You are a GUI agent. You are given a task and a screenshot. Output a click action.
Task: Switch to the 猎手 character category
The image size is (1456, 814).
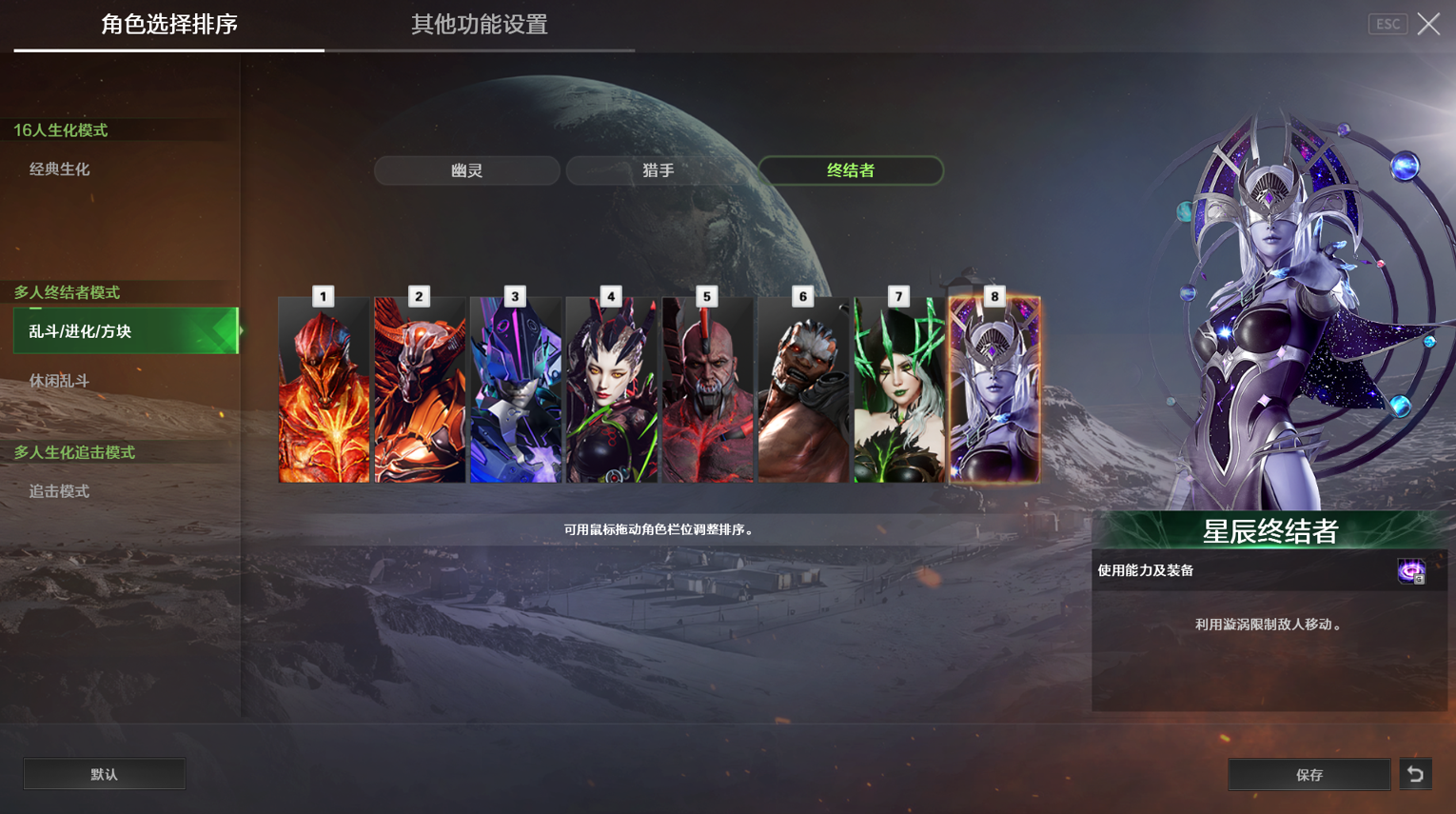(x=659, y=170)
